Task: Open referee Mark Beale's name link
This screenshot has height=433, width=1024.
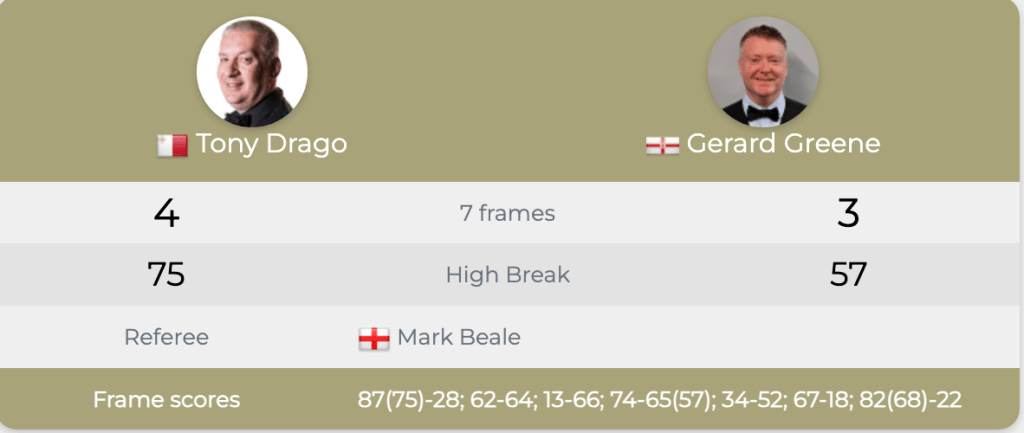Action: tap(458, 337)
